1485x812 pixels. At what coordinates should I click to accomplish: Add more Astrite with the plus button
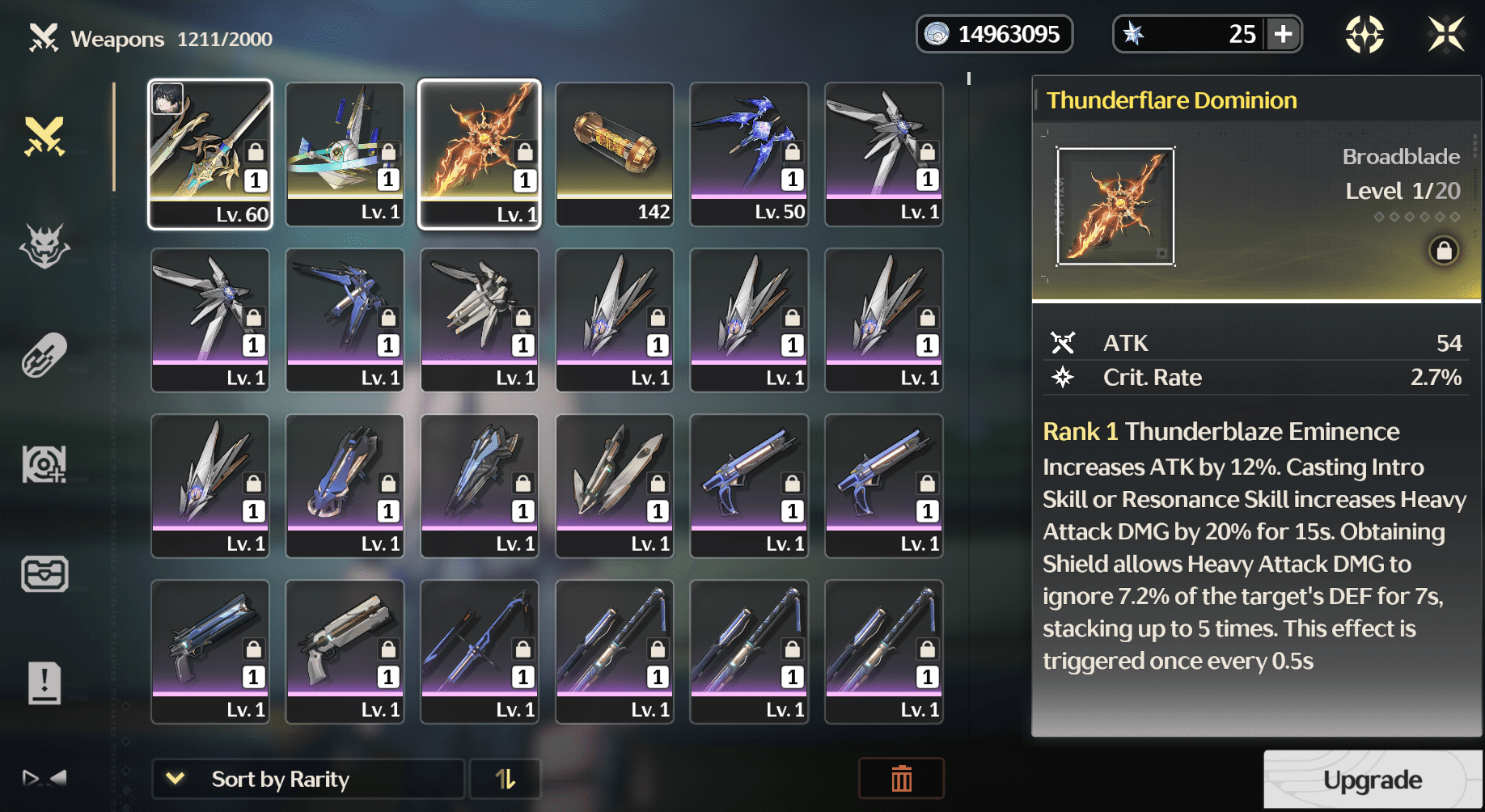[x=1283, y=35]
